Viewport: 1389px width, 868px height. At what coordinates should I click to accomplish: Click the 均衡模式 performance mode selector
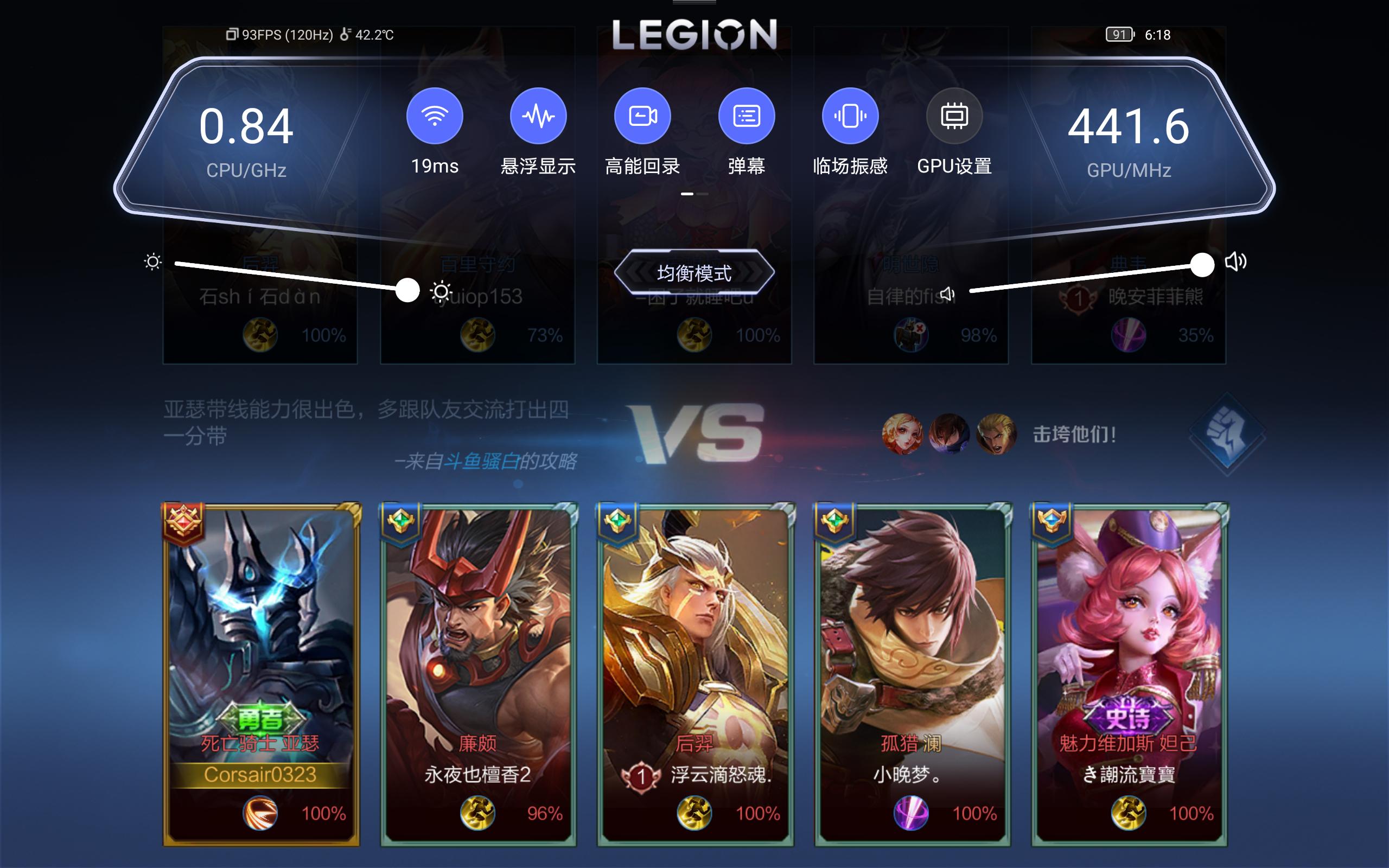tap(694, 273)
